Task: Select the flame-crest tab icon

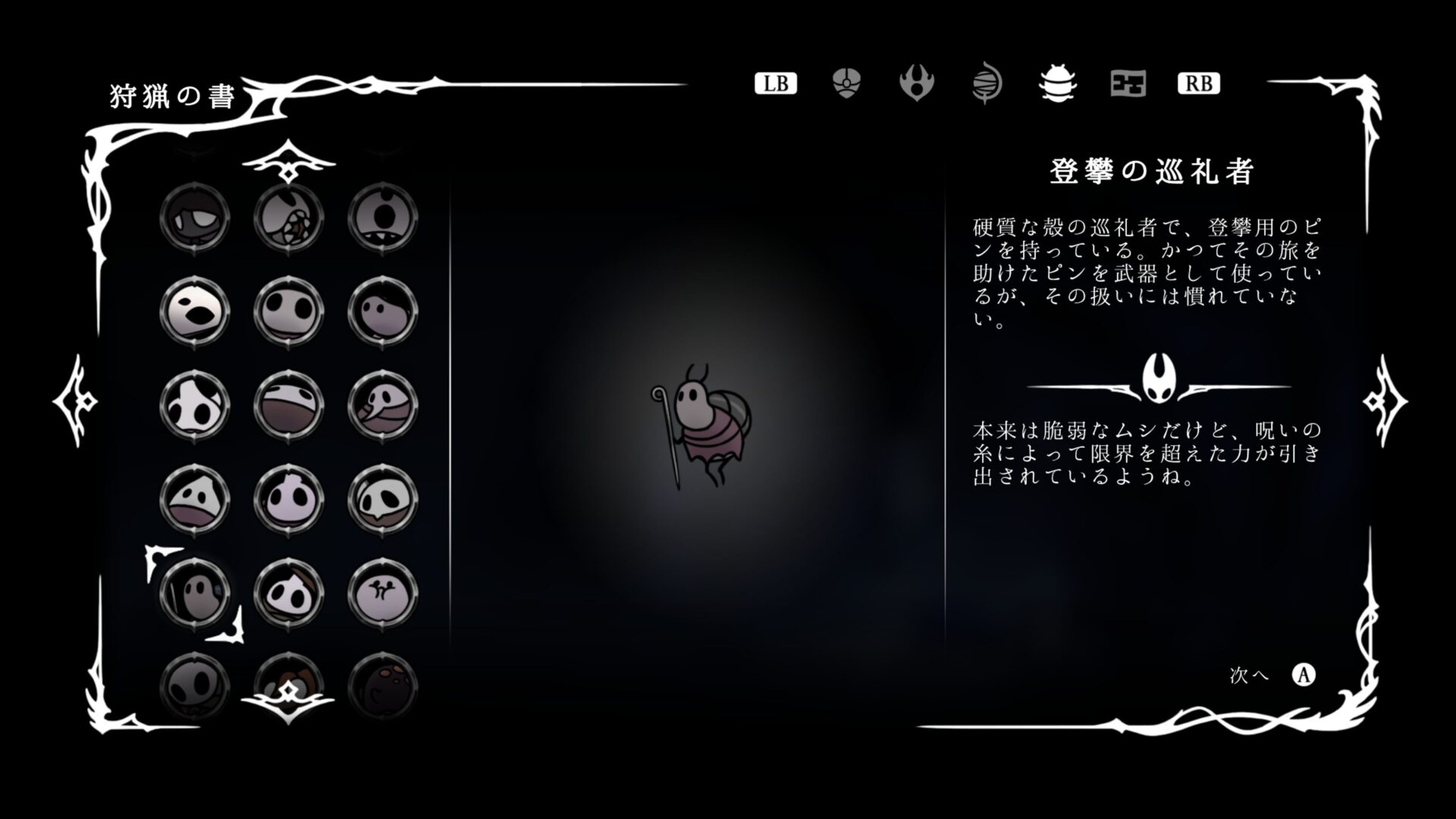Action: (x=916, y=85)
